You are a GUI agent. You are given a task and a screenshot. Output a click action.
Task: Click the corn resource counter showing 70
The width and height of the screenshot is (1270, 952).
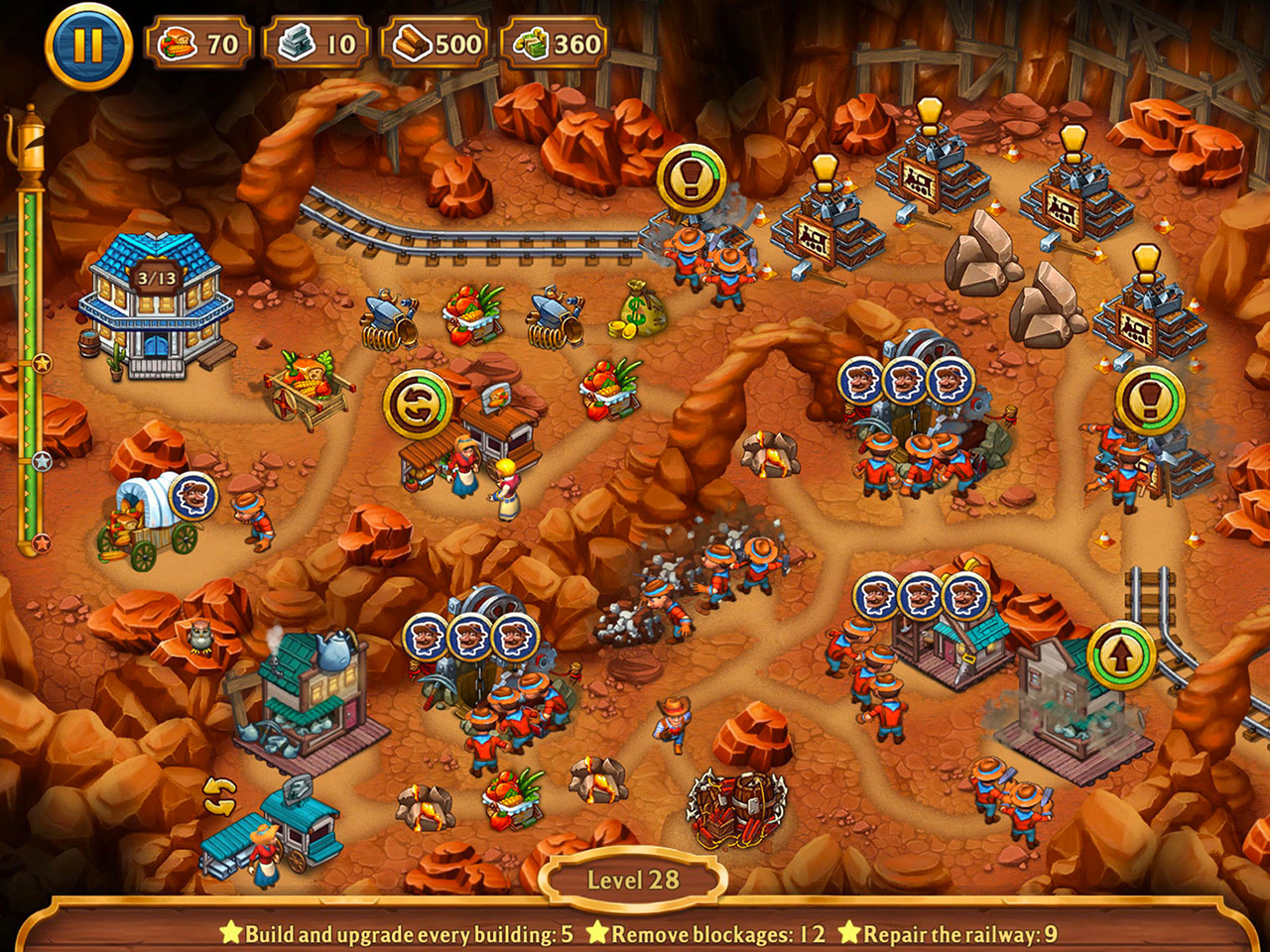coord(194,42)
